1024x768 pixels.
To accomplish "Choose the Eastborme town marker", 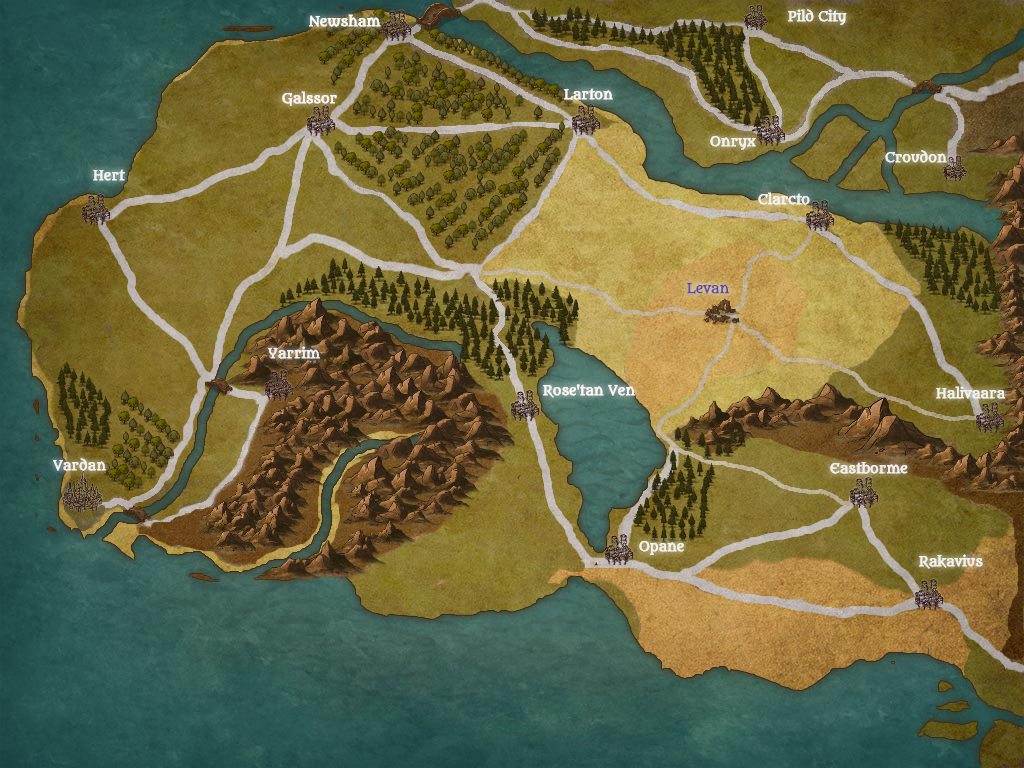I will tap(863, 492).
